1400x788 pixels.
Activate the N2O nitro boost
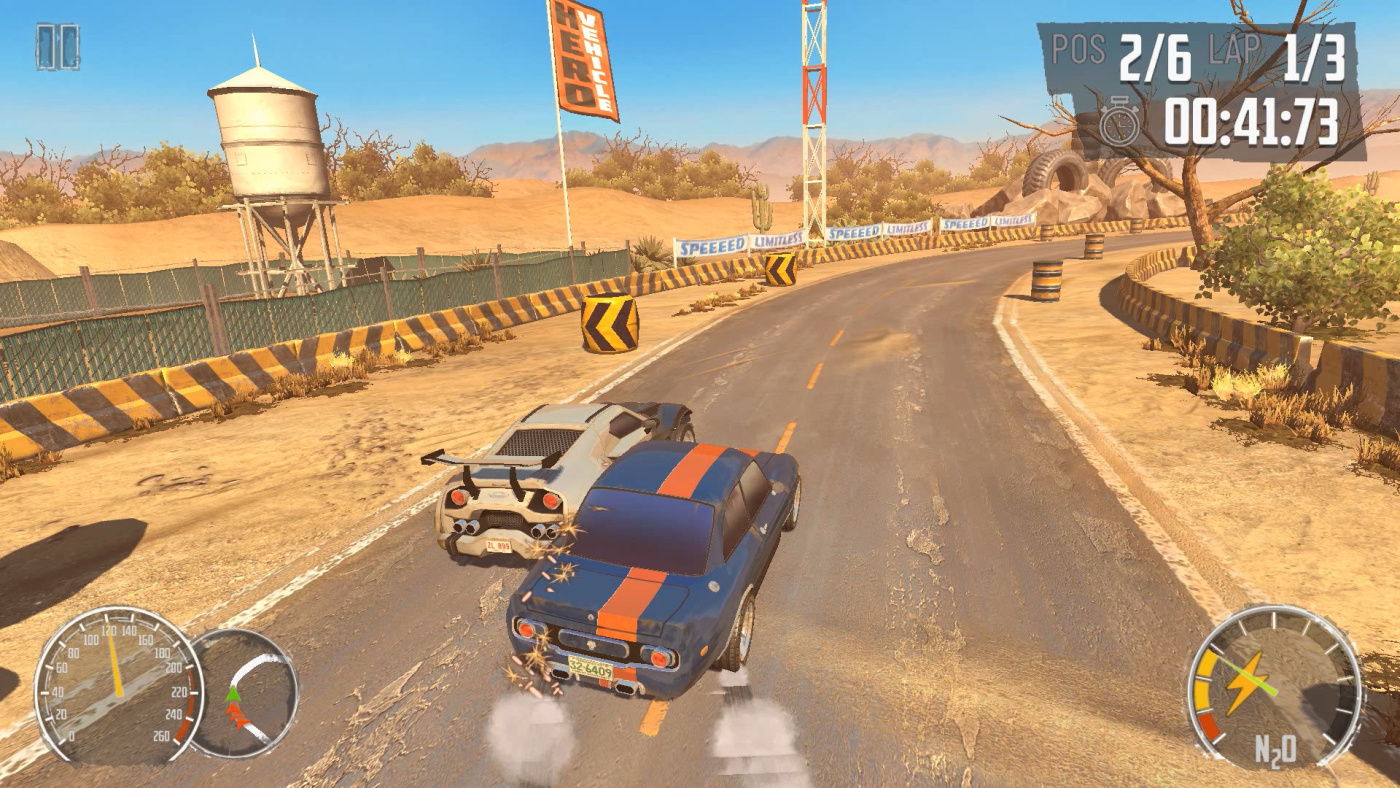[x=1274, y=688]
